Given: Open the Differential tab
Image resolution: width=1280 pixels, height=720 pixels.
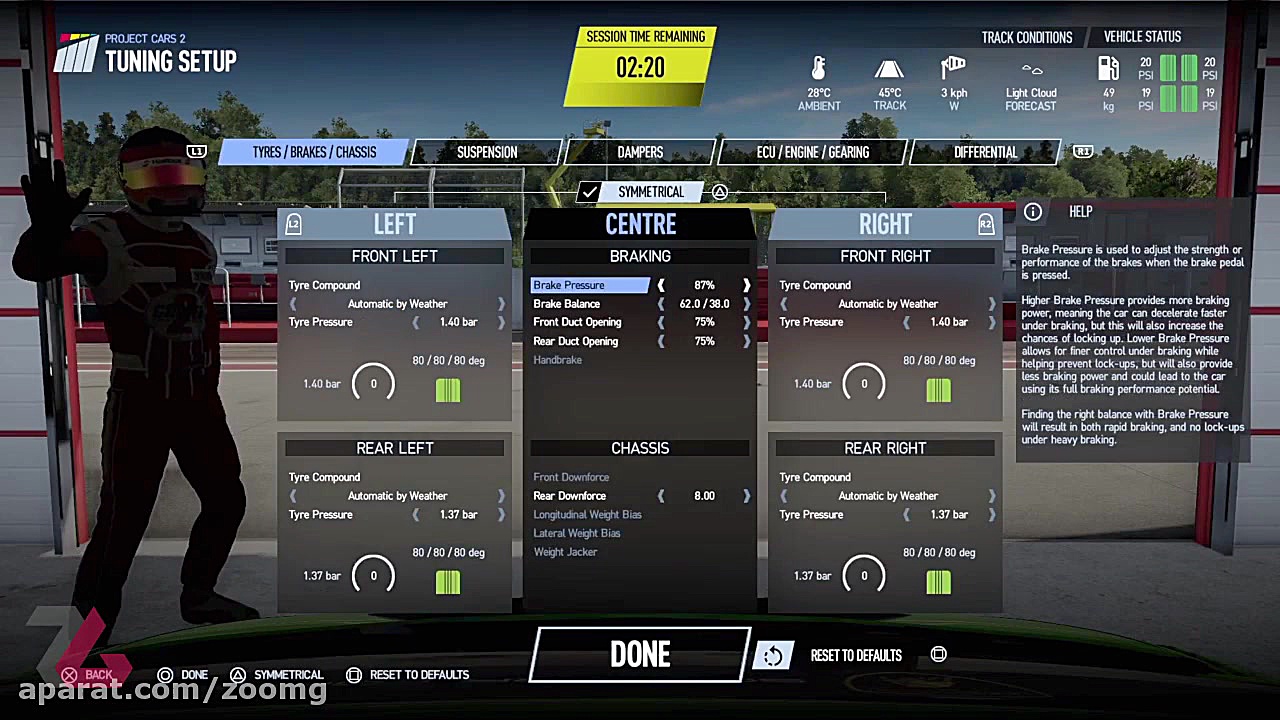Looking at the screenshot, I should coord(985,152).
